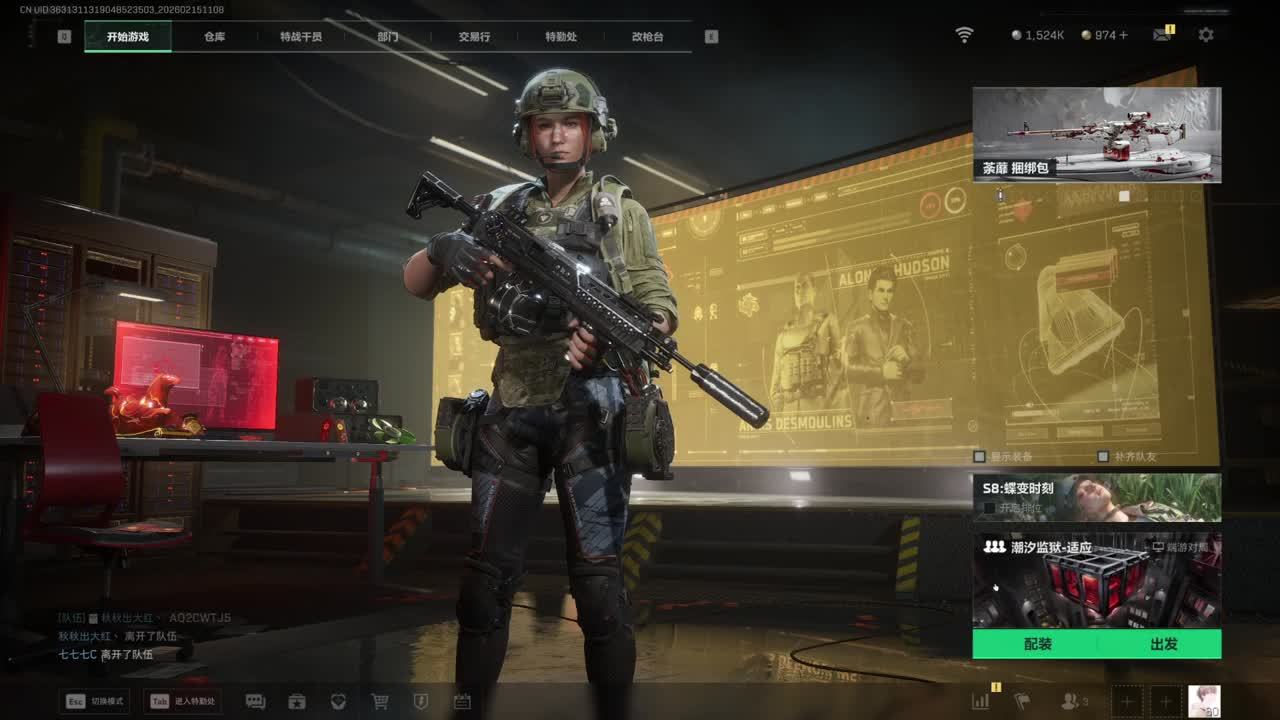
Task: Toggle the 显示装备 (Show Equipment) checkbox
Action: (980, 457)
